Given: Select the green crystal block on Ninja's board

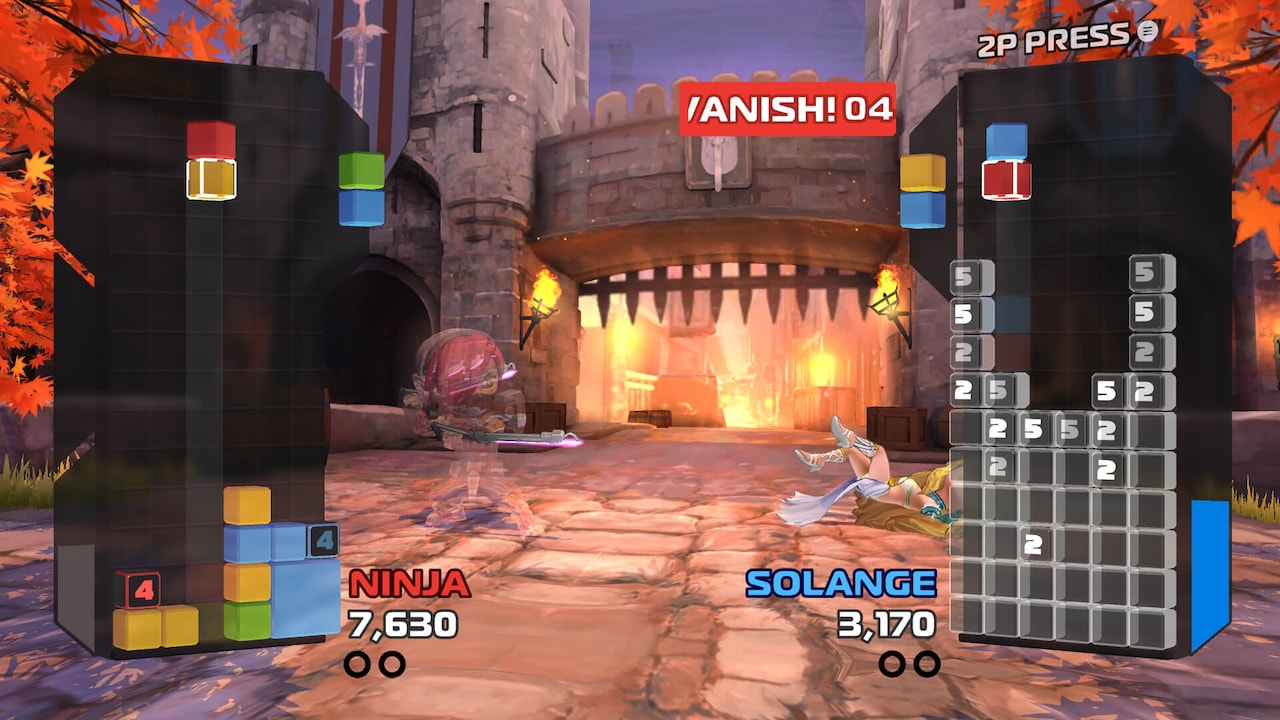Looking at the screenshot, I should tap(247, 621).
